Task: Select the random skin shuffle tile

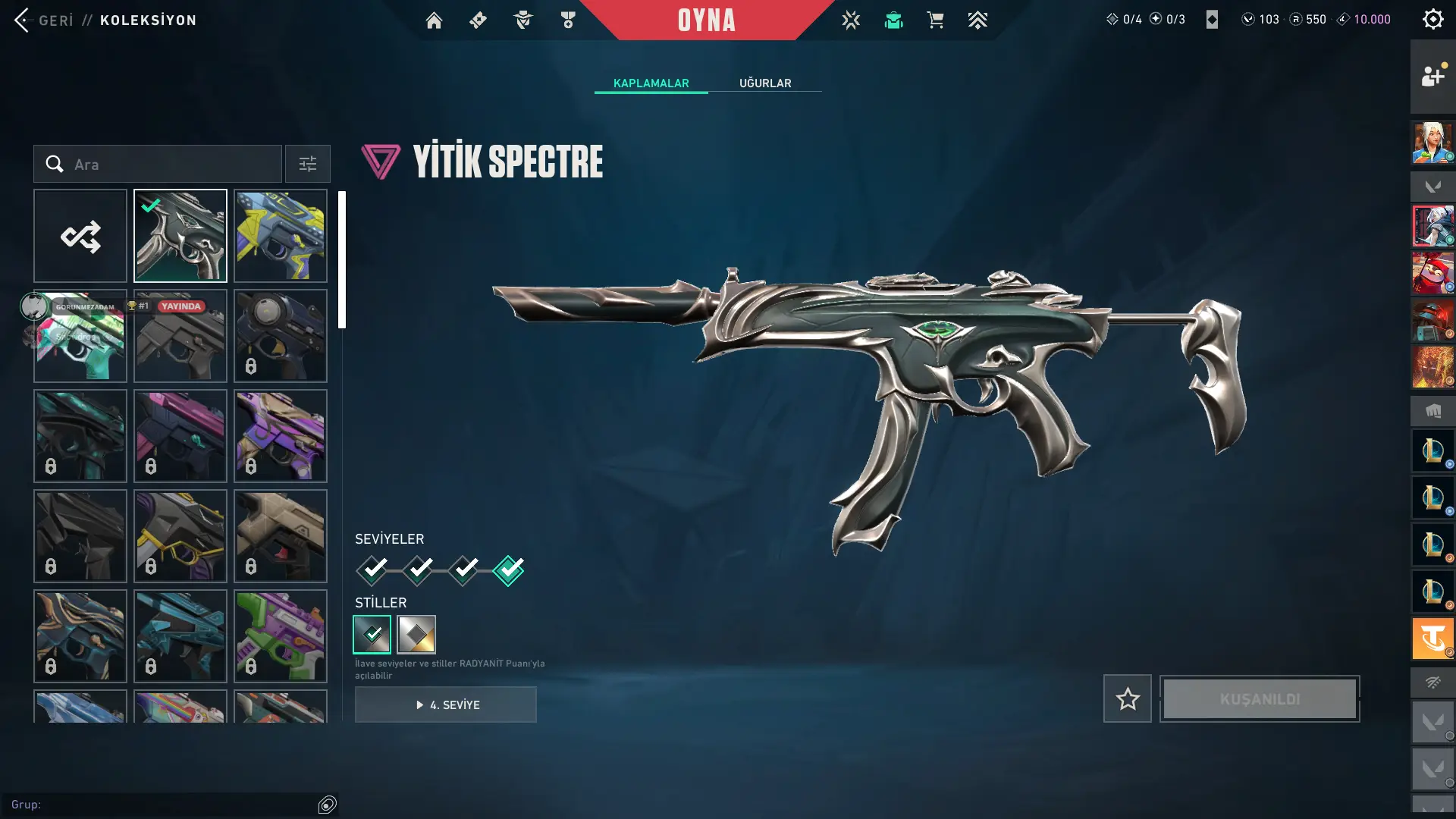Action: [x=80, y=236]
